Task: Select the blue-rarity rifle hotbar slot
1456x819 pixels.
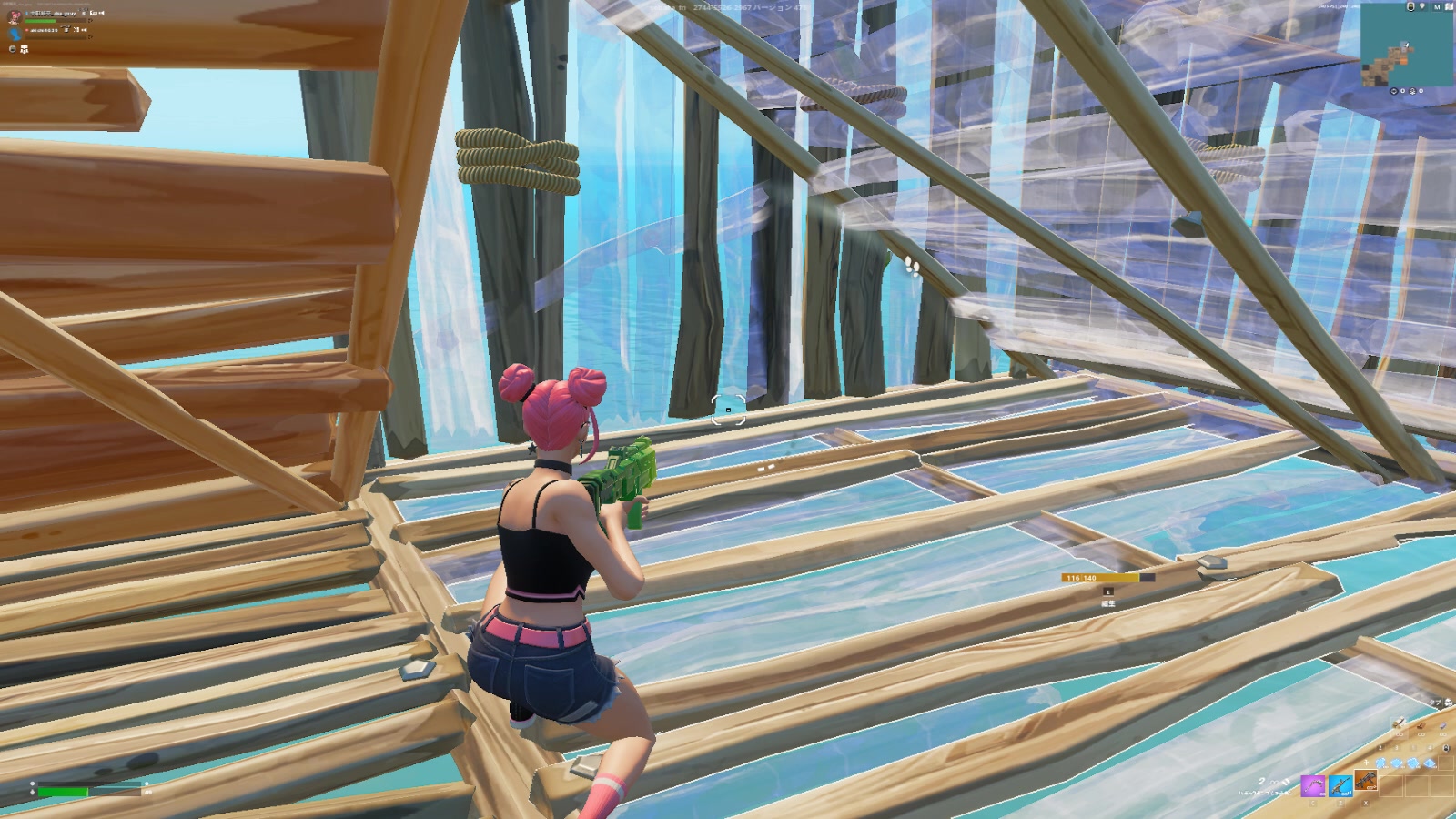Action: 1340,786
